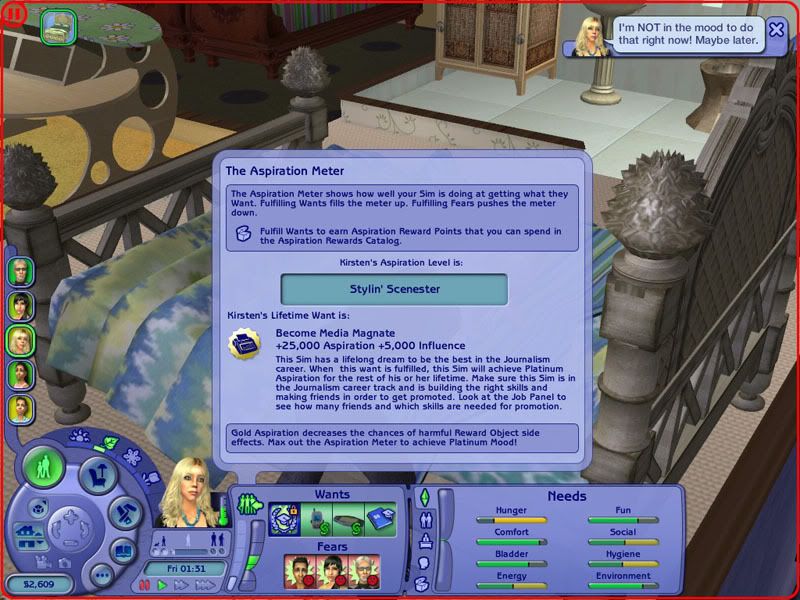Set game speed to normal play

point(162,585)
